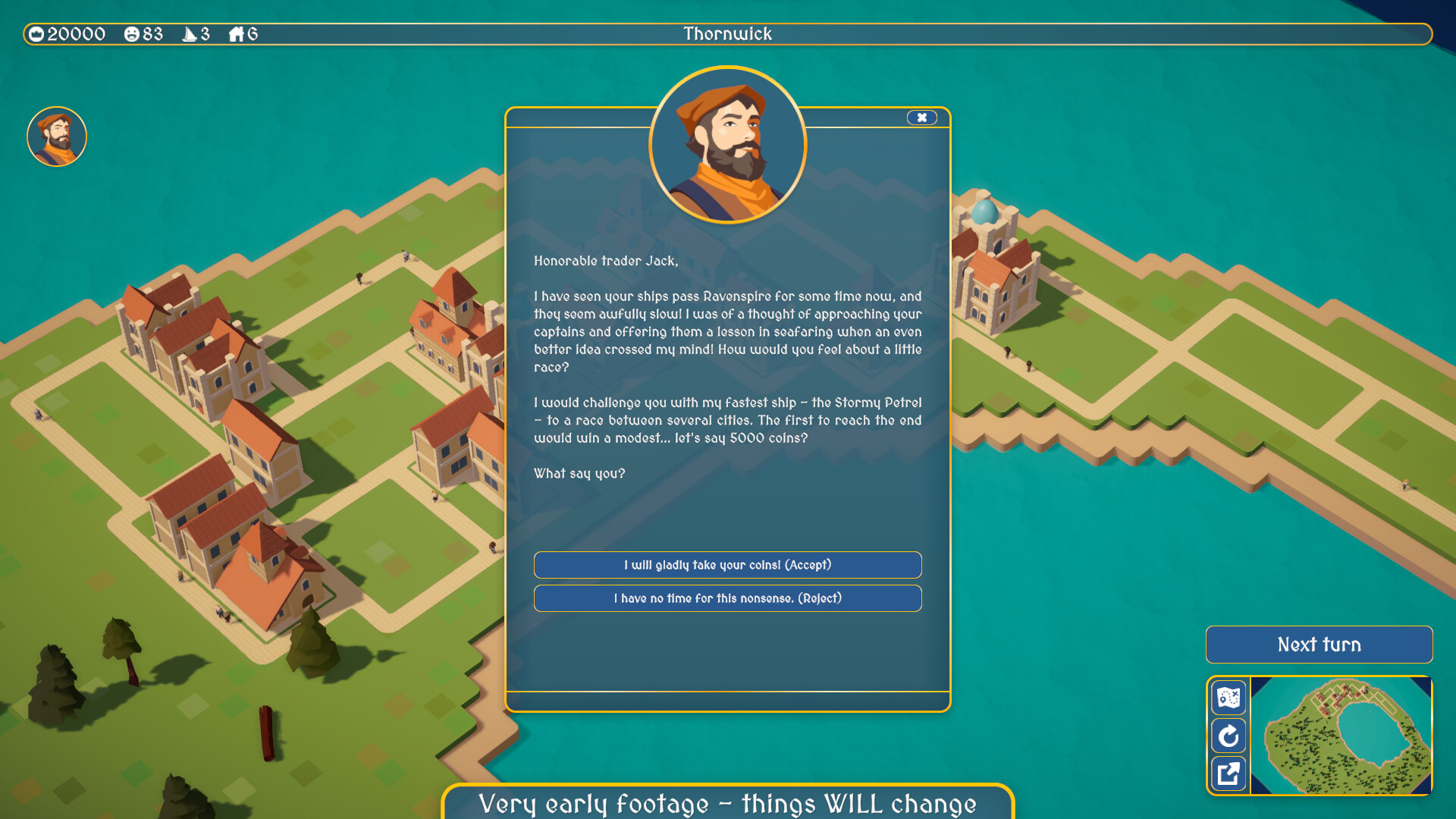Click the expand minimap icon

point(1228,773)
